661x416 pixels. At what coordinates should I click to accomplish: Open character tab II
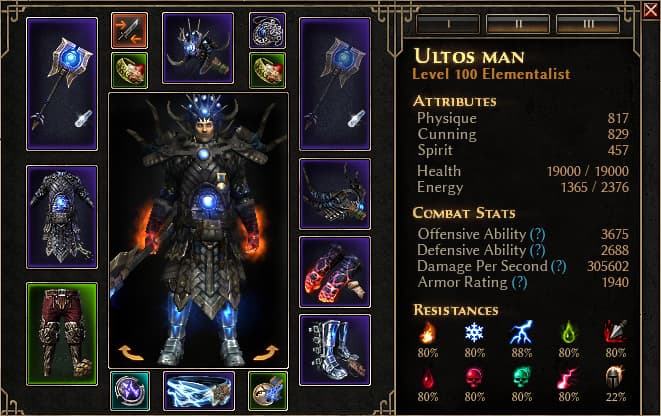(x=516, y=23)
